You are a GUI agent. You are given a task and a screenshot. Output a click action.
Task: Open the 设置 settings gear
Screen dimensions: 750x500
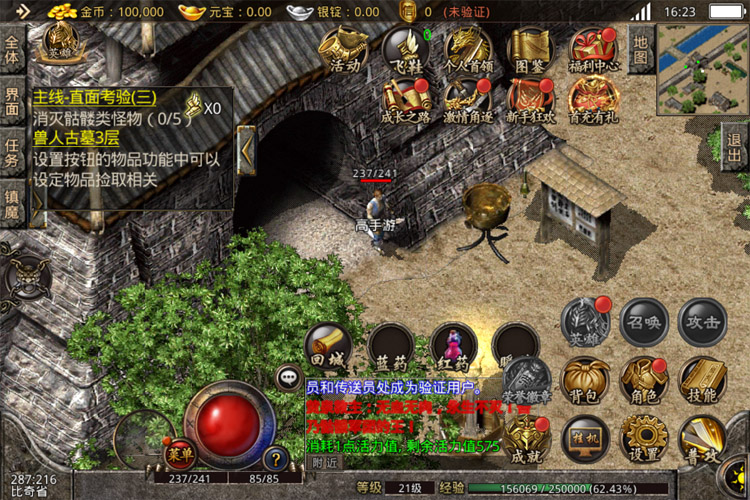[644, 439]
